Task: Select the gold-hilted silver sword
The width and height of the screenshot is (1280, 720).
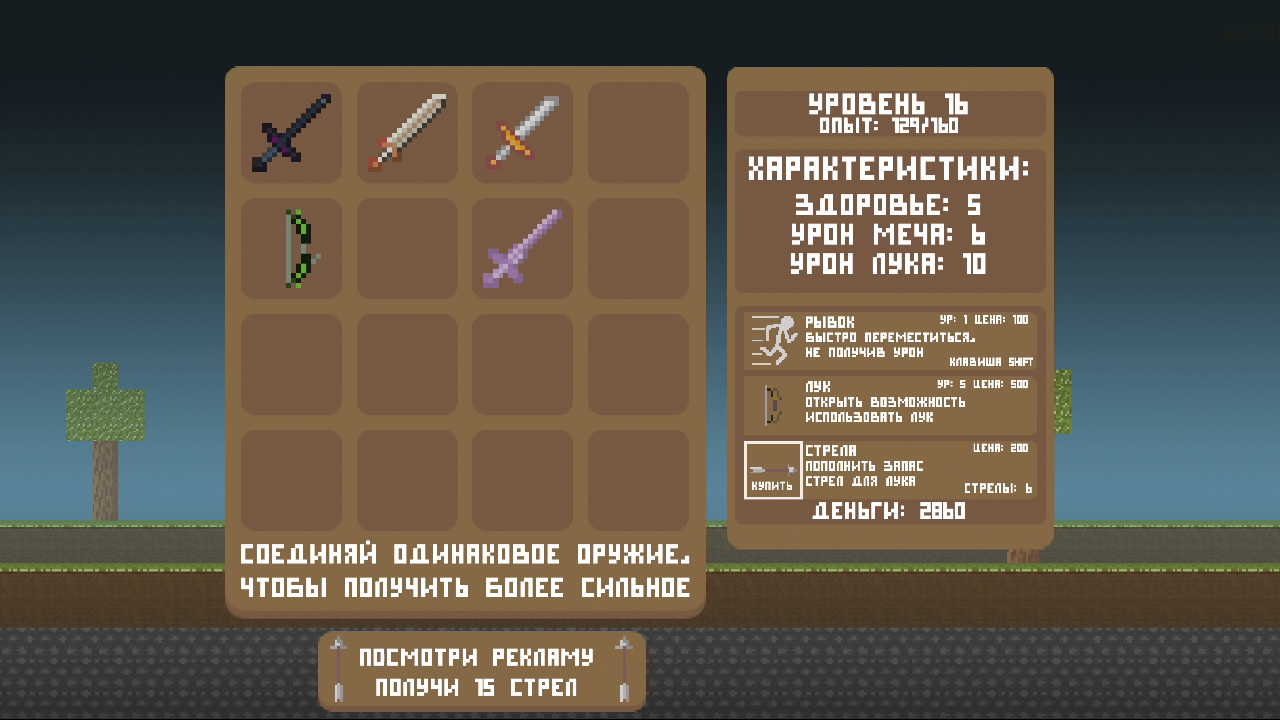Action: coord(522,133)
